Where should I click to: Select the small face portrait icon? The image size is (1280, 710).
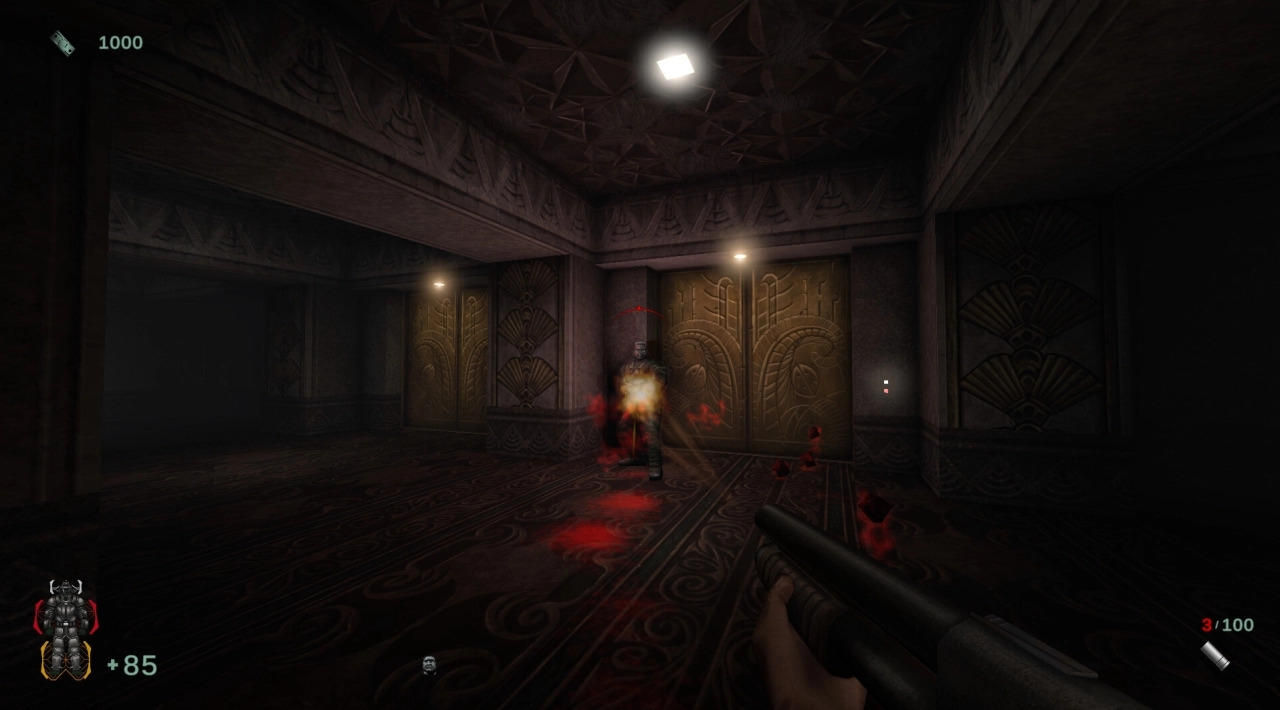[x=429, y=664]
